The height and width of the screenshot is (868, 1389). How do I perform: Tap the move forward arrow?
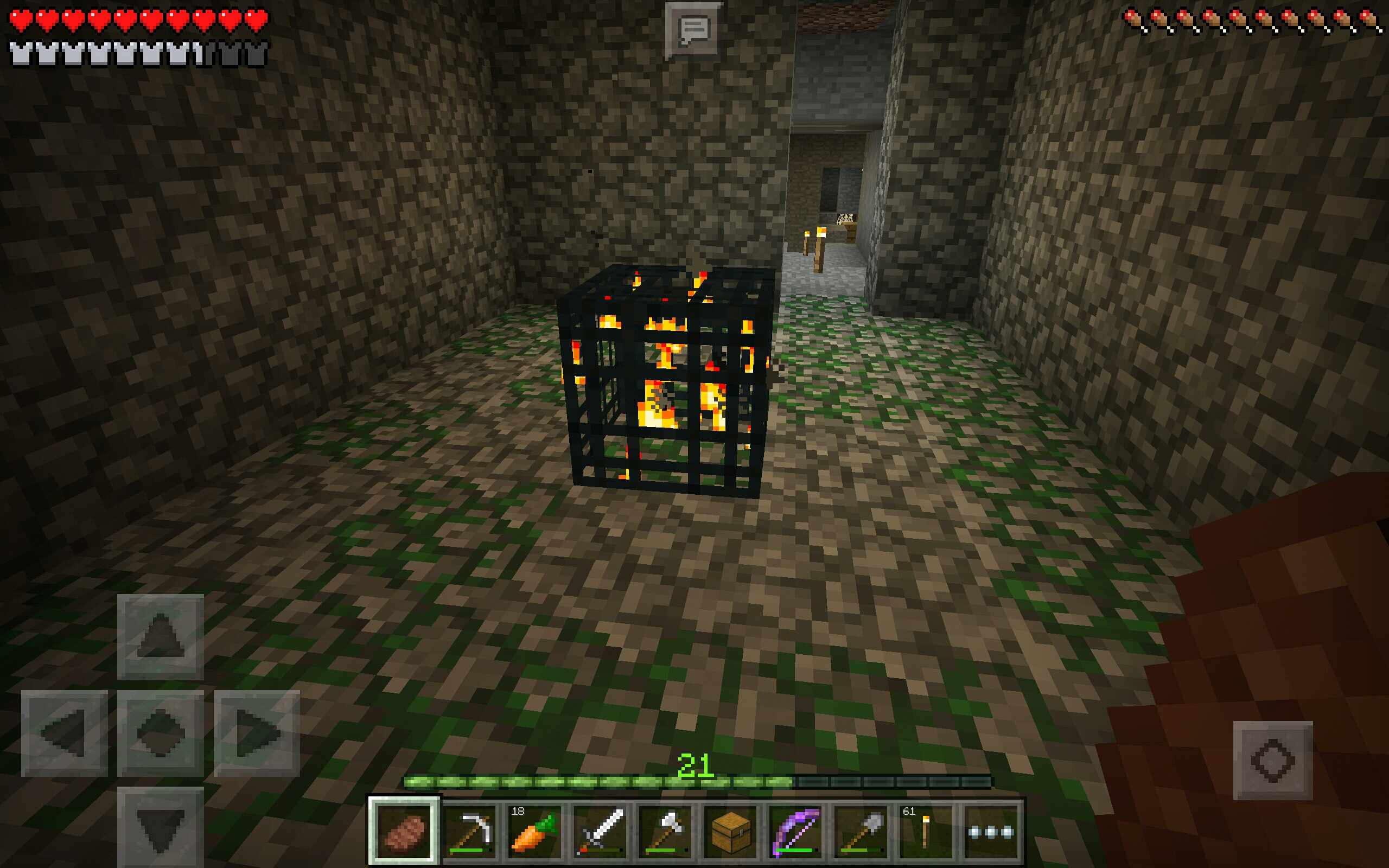160,637
